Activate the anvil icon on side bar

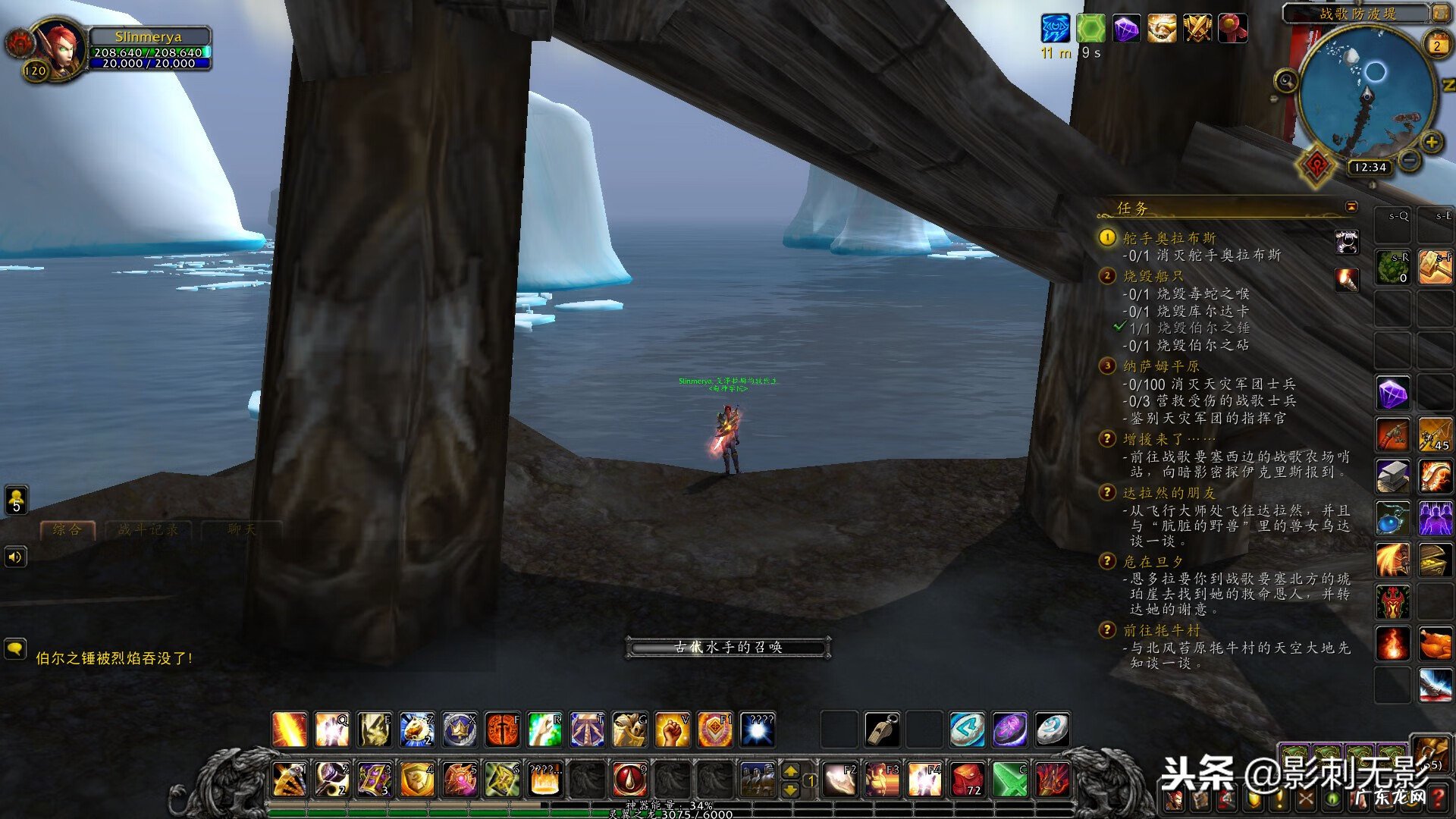(1393, 476)
